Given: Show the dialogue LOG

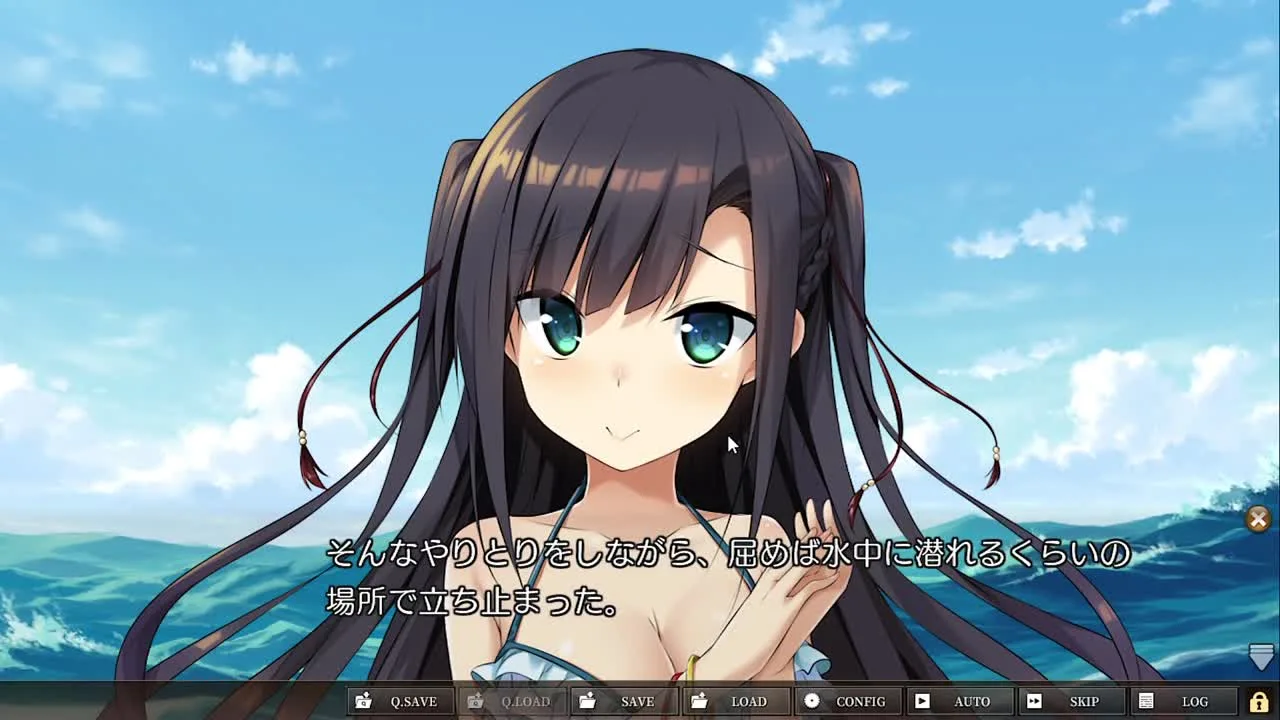Looking at the screenshot, I should [1184, 702].
